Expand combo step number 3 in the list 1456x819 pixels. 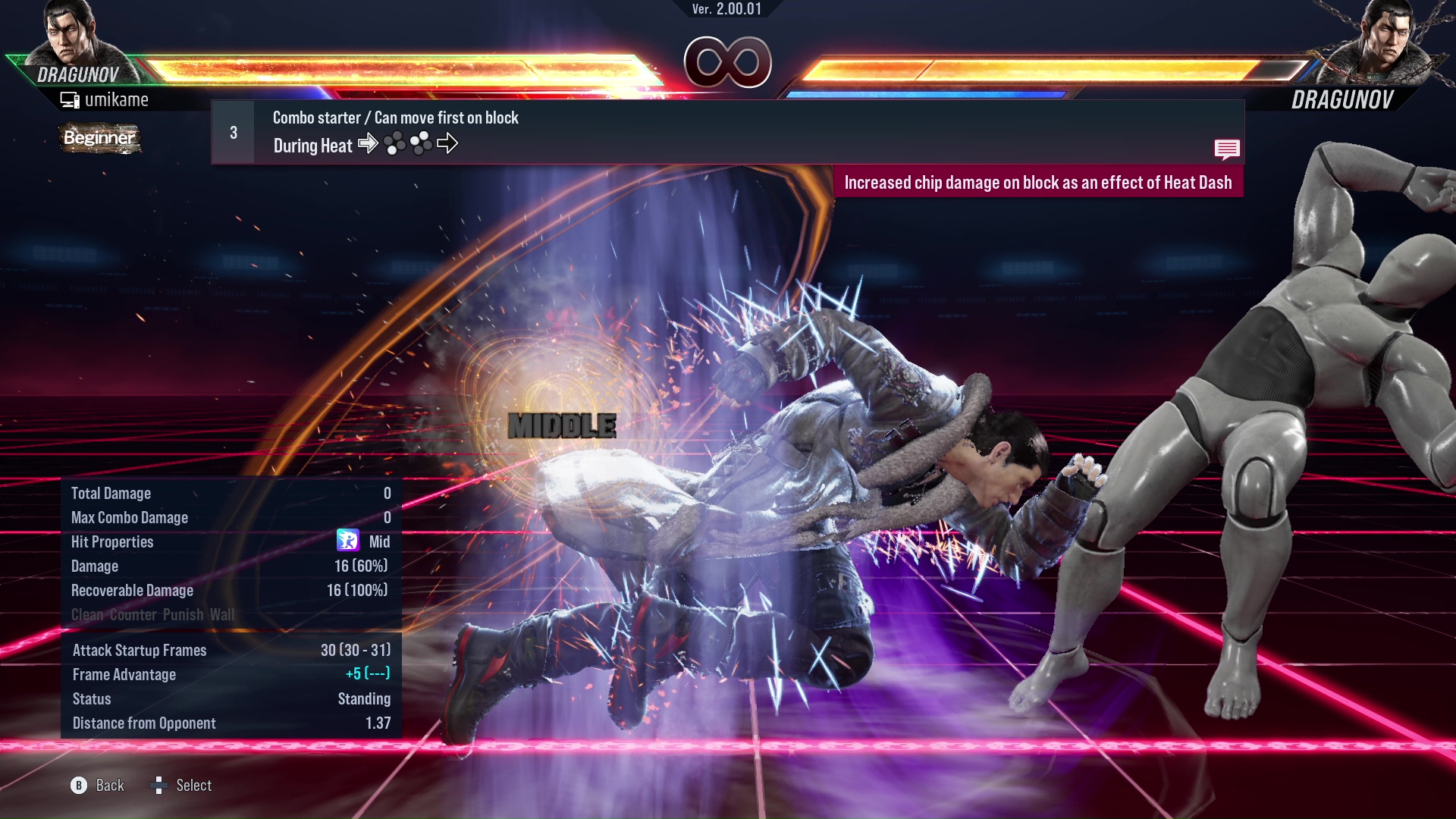tap(232, 131)
